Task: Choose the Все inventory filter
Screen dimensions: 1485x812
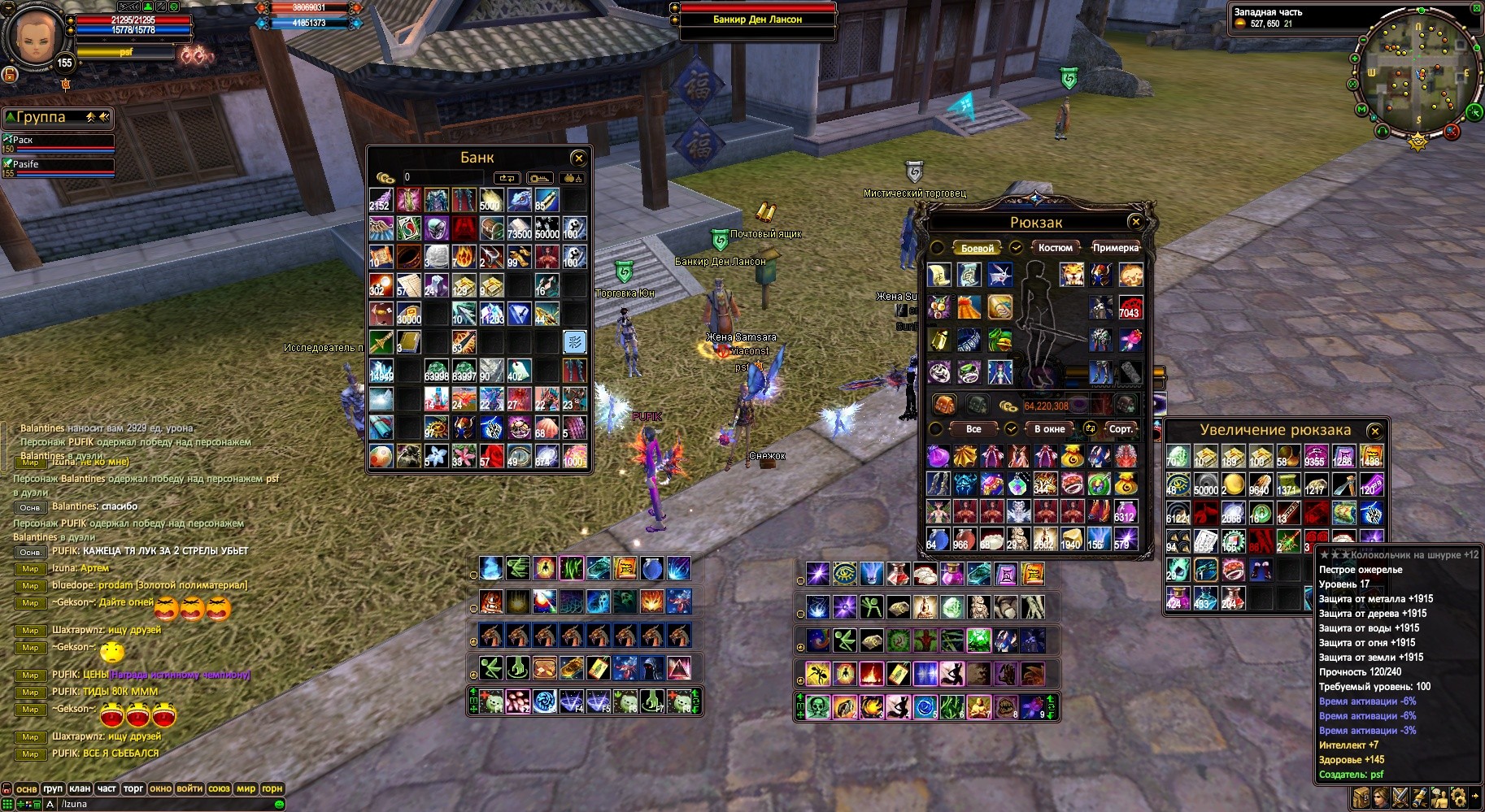Action: (973, 429)
